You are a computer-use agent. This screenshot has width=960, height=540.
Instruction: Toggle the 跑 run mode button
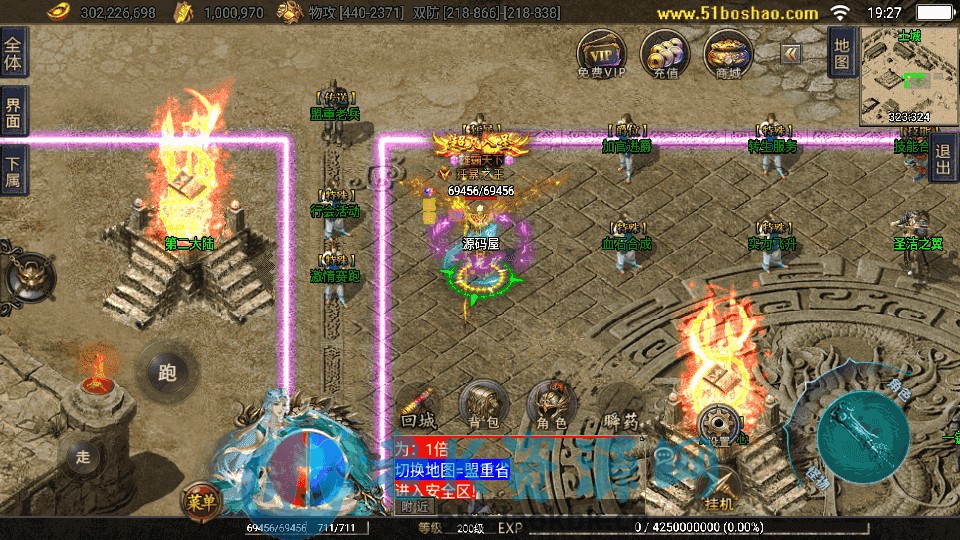pyautogui.click(x=166, y=372)
